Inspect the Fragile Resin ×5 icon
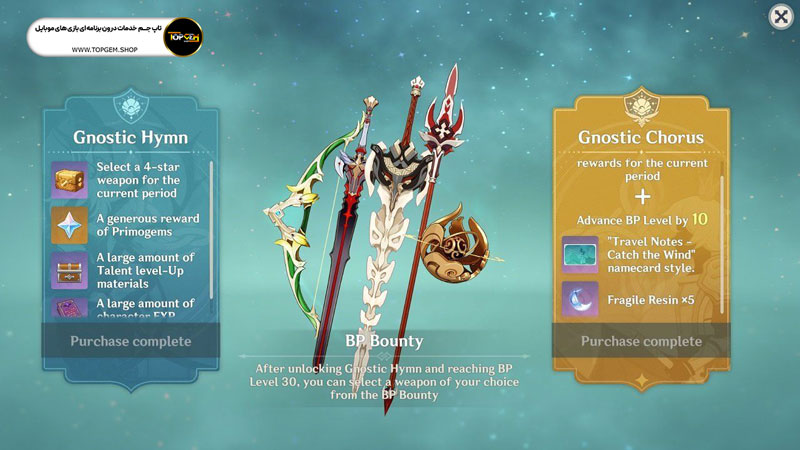 (x=580, y=299)
